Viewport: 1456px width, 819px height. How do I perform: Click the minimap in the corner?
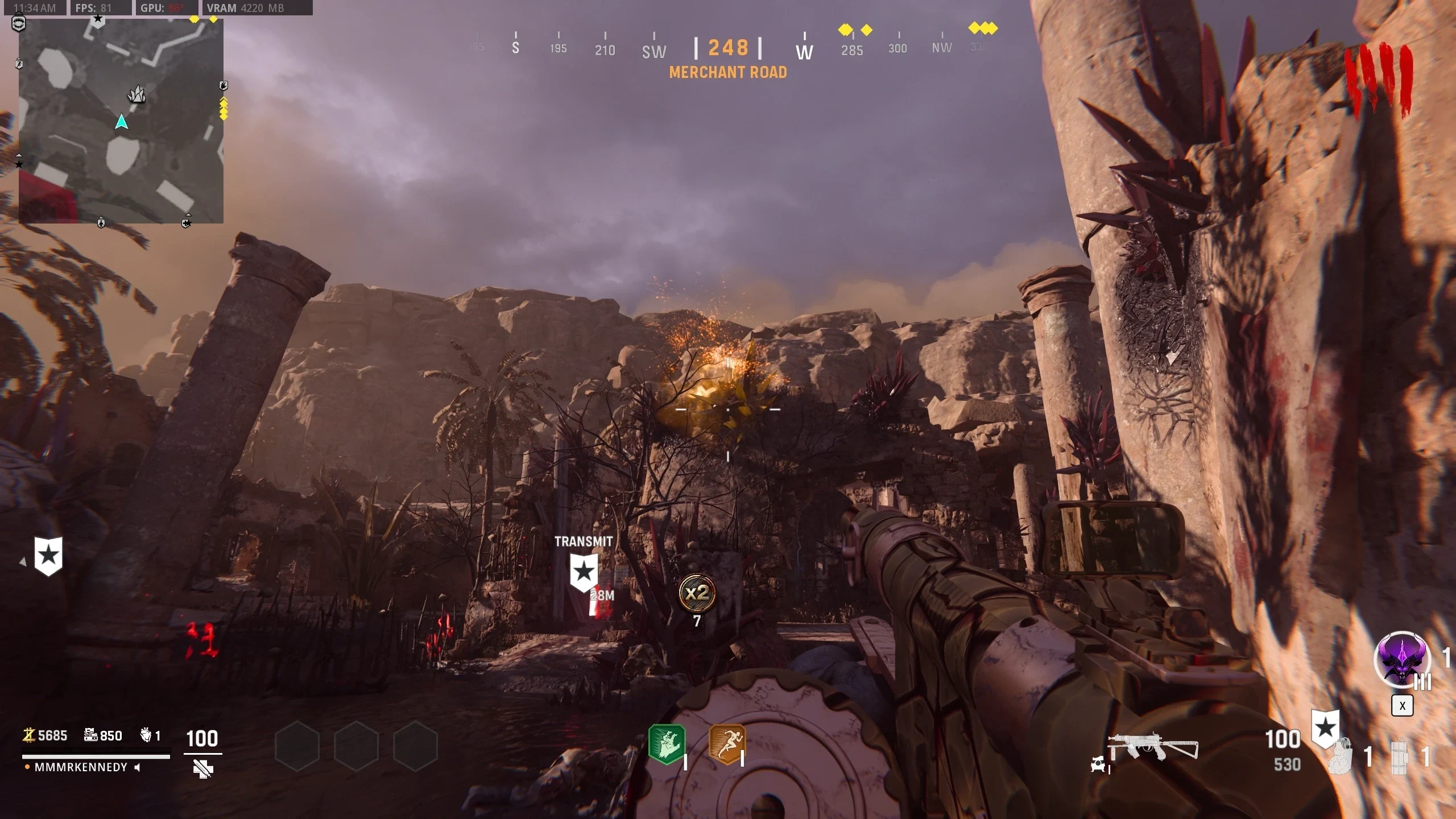pos(121,121)
